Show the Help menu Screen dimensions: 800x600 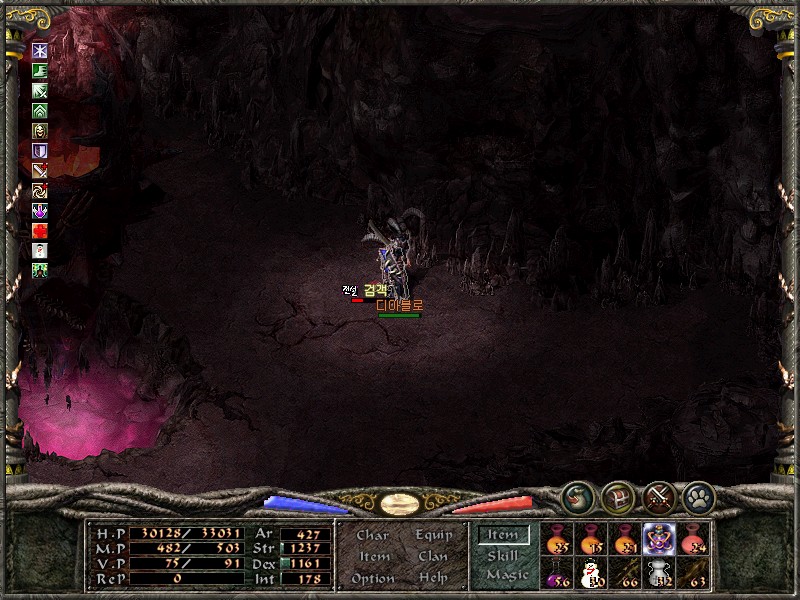pos(433,578)
